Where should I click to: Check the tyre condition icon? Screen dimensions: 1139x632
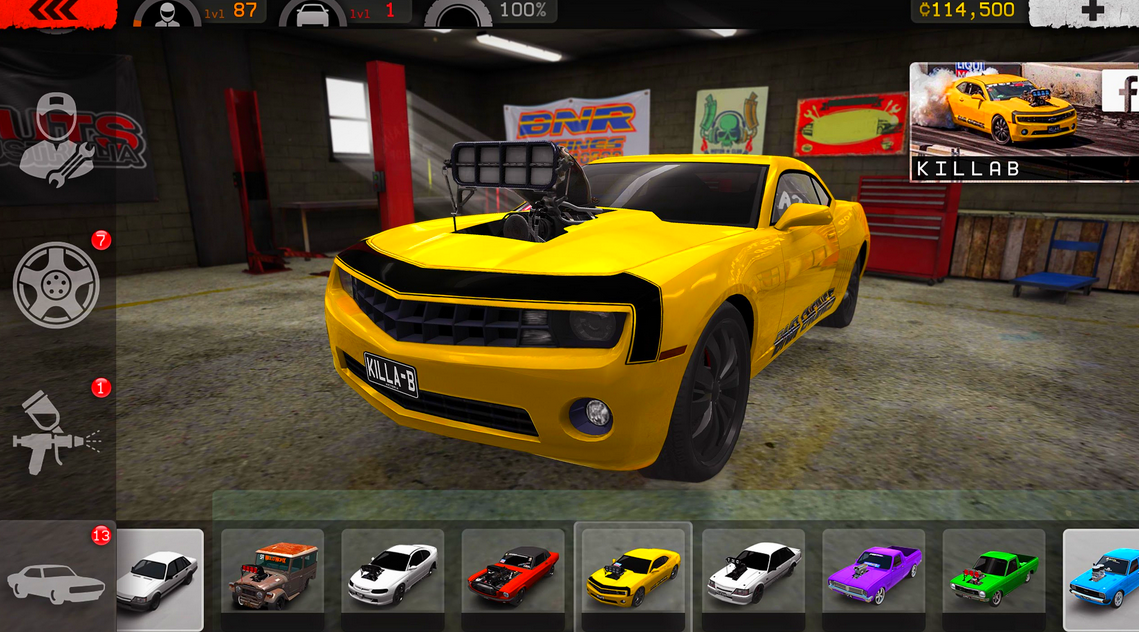pyautogui.click(x=458, y=13)
